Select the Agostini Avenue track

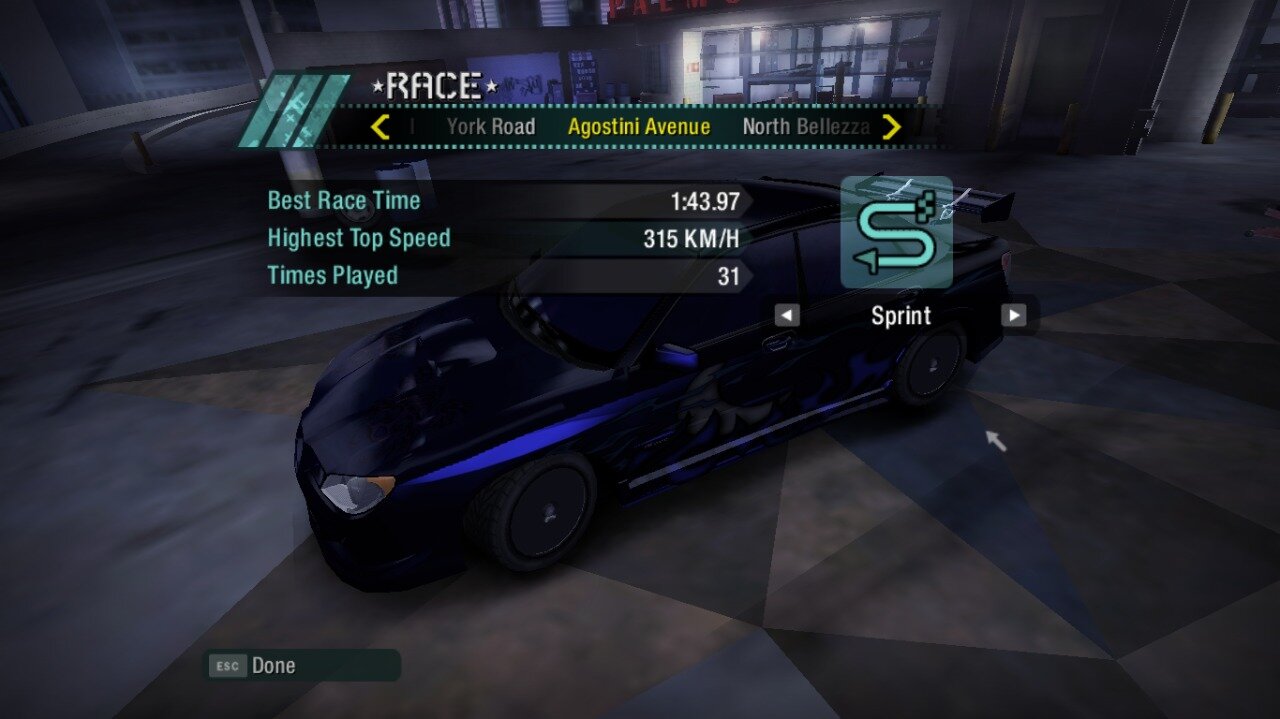pyautogui.click(x=639, y=127)
